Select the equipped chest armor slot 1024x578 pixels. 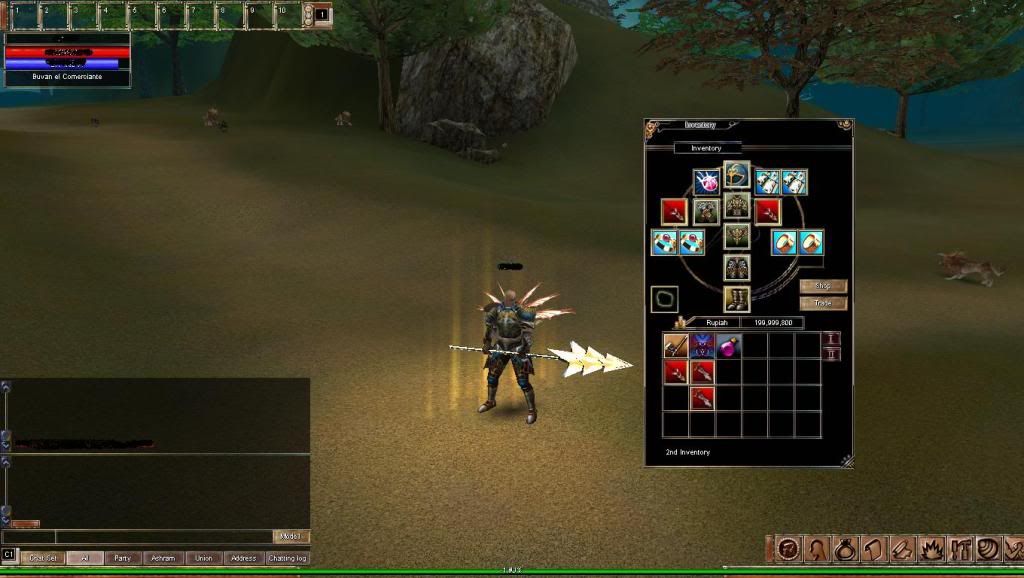click(x=737, y=205)
